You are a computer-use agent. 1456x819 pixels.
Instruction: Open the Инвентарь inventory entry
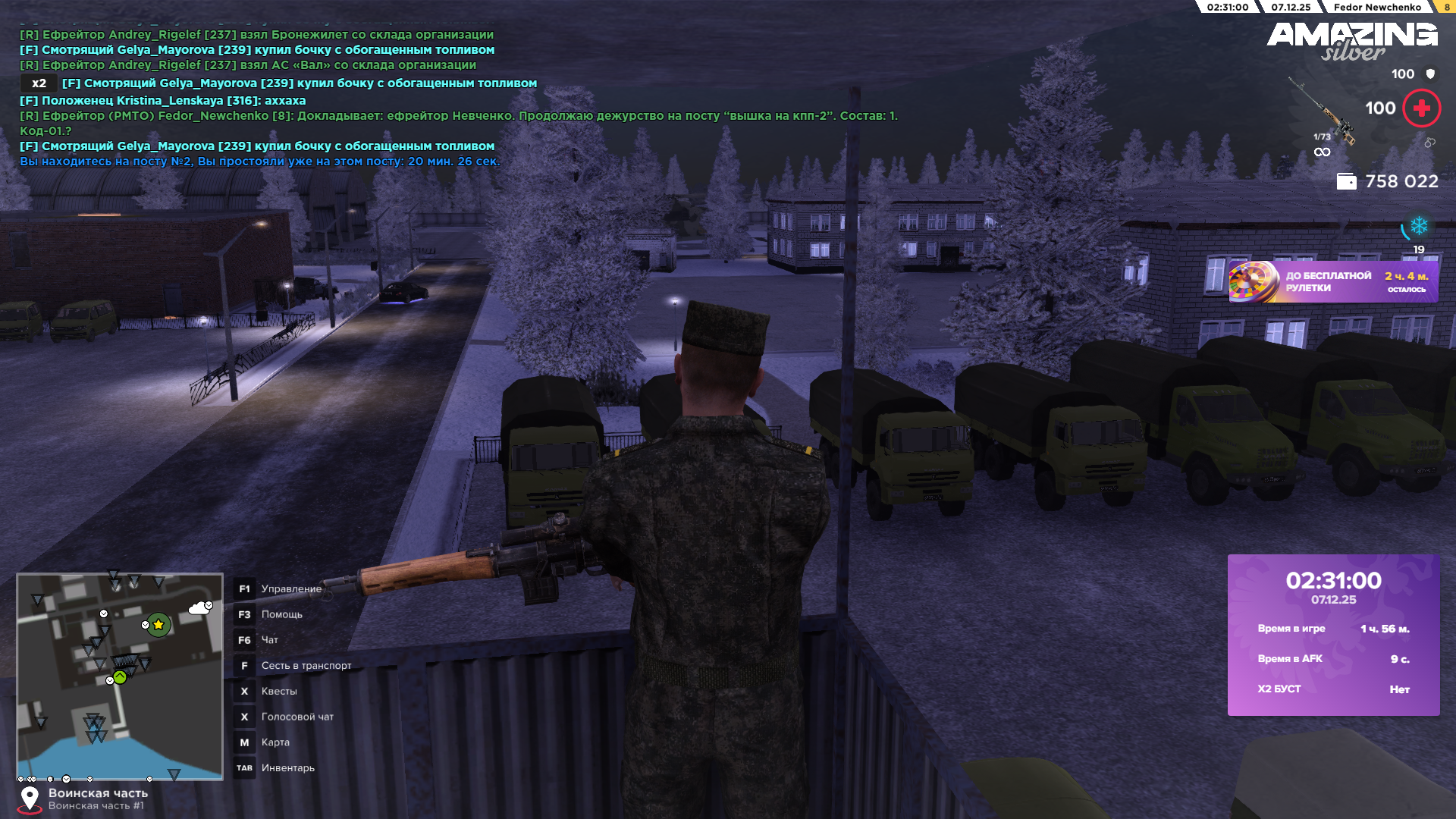point(287,768)
